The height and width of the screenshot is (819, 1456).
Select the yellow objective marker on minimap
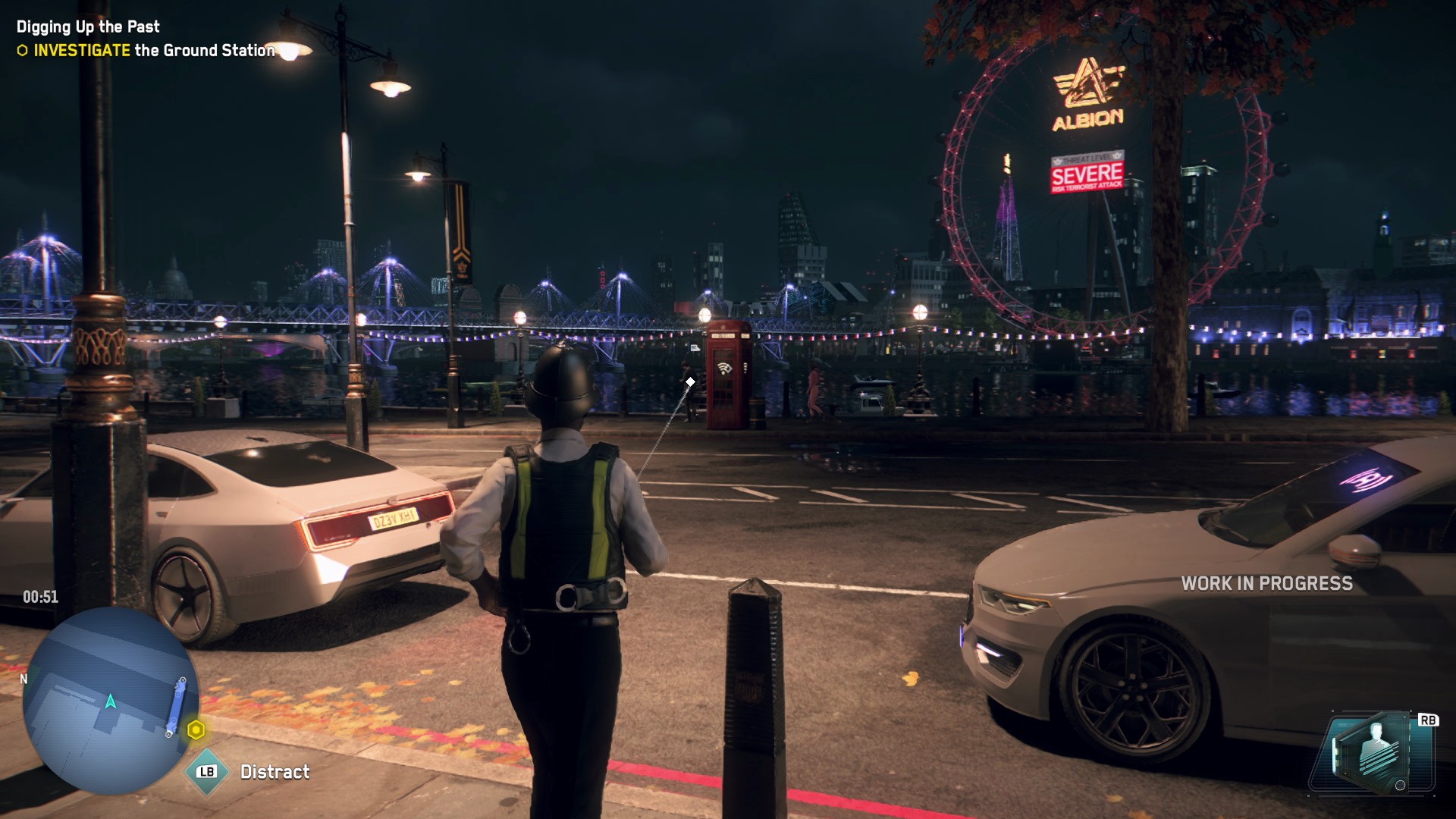click(196, 730)
